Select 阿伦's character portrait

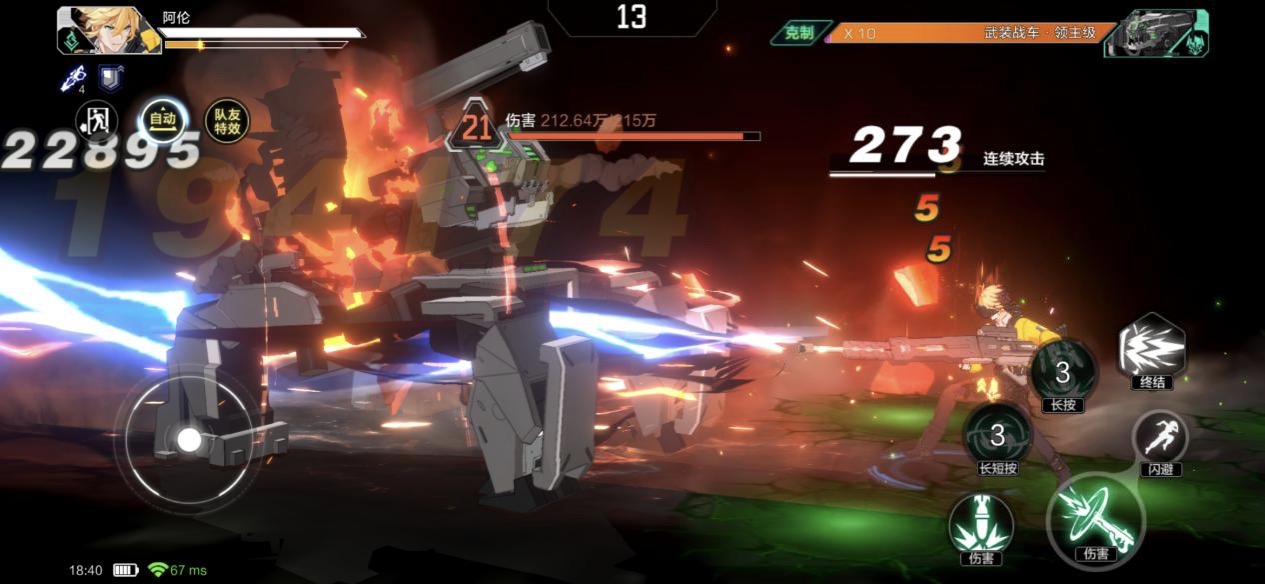(x=109, y=30)
